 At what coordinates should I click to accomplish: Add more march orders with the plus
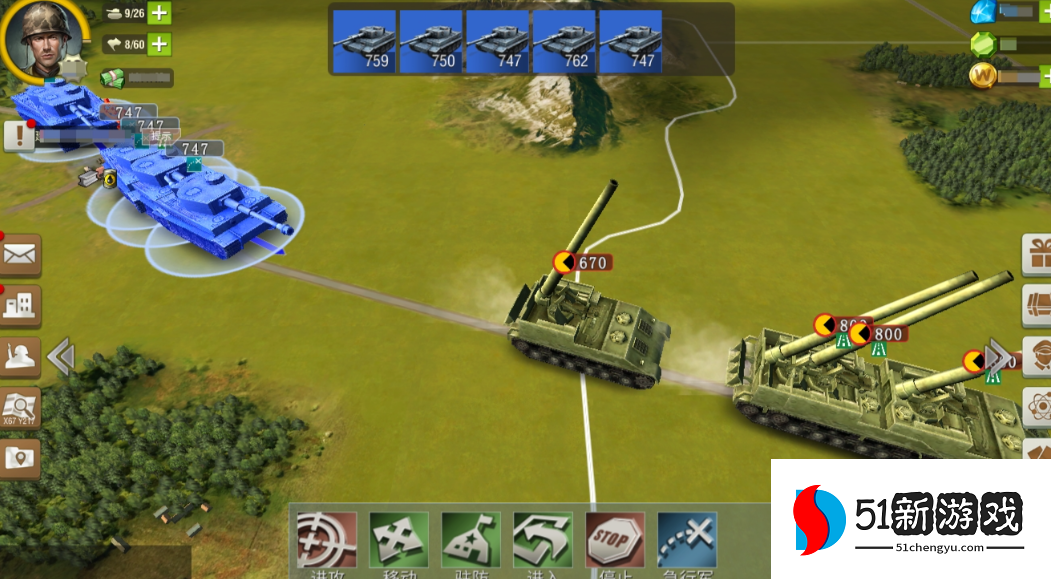[x=159, y=44]
